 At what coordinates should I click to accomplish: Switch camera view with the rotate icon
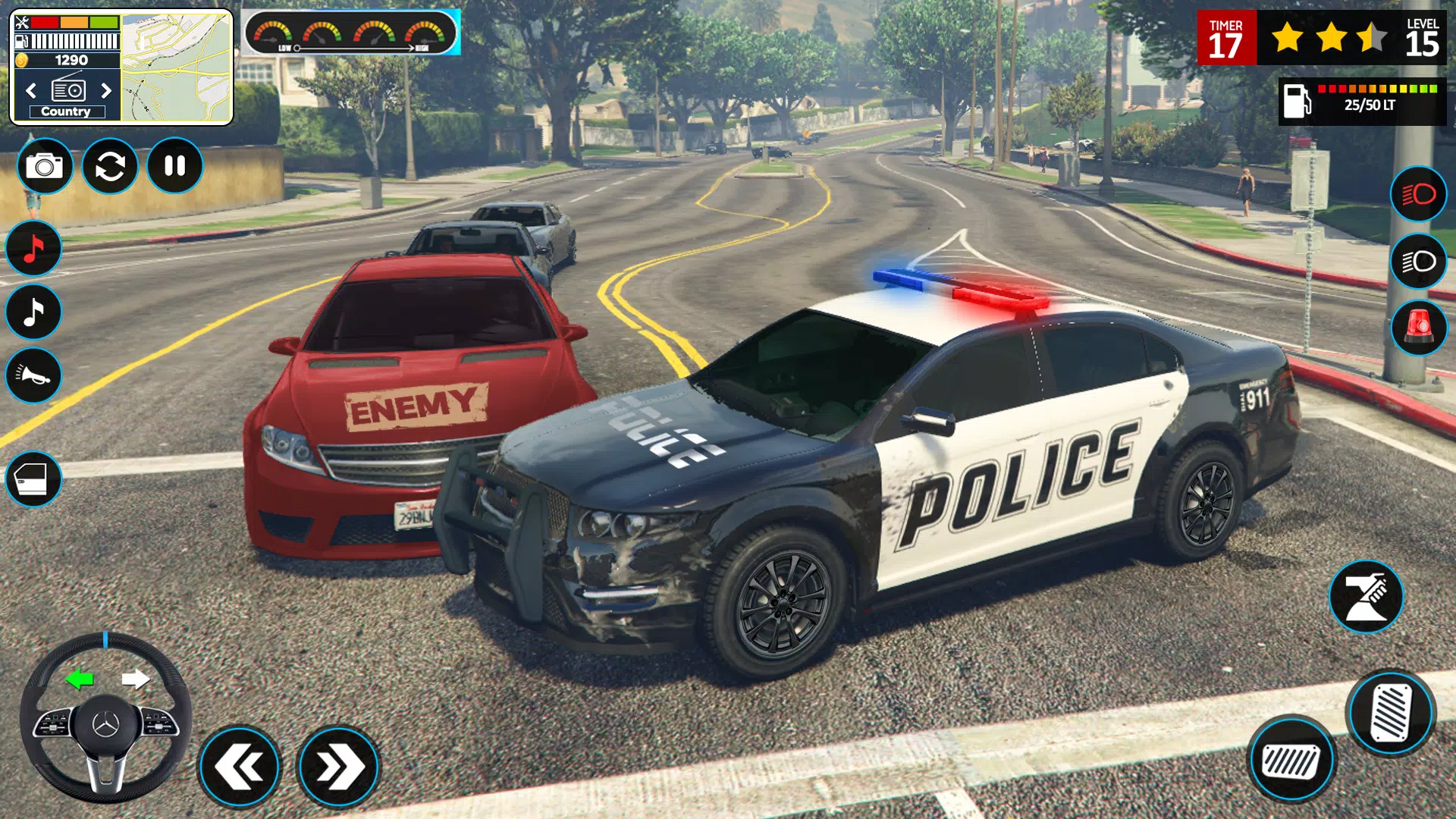coord(109,165)
